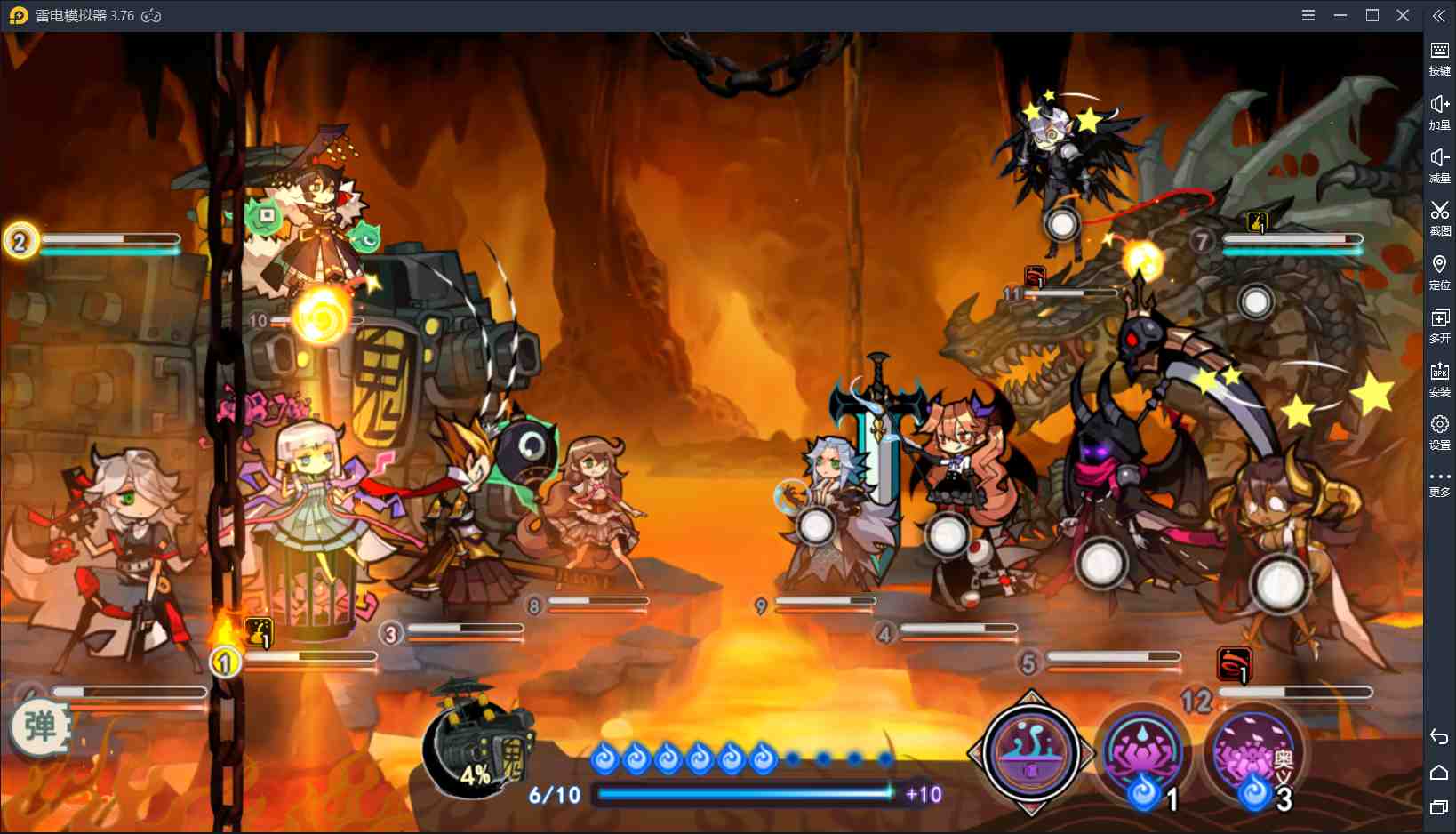The width and height of the screenshot is (1456, 834).
Task: Target the silver-haired greatsword enemy's marker
Action: (814, 526)
